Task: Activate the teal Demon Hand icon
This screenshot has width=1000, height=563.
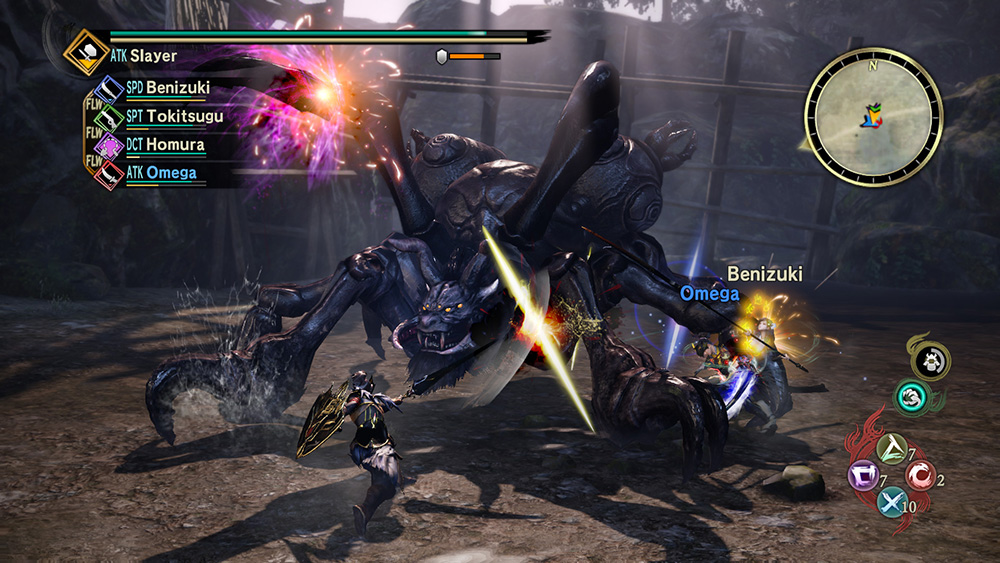Action: (x=910, y=398)
